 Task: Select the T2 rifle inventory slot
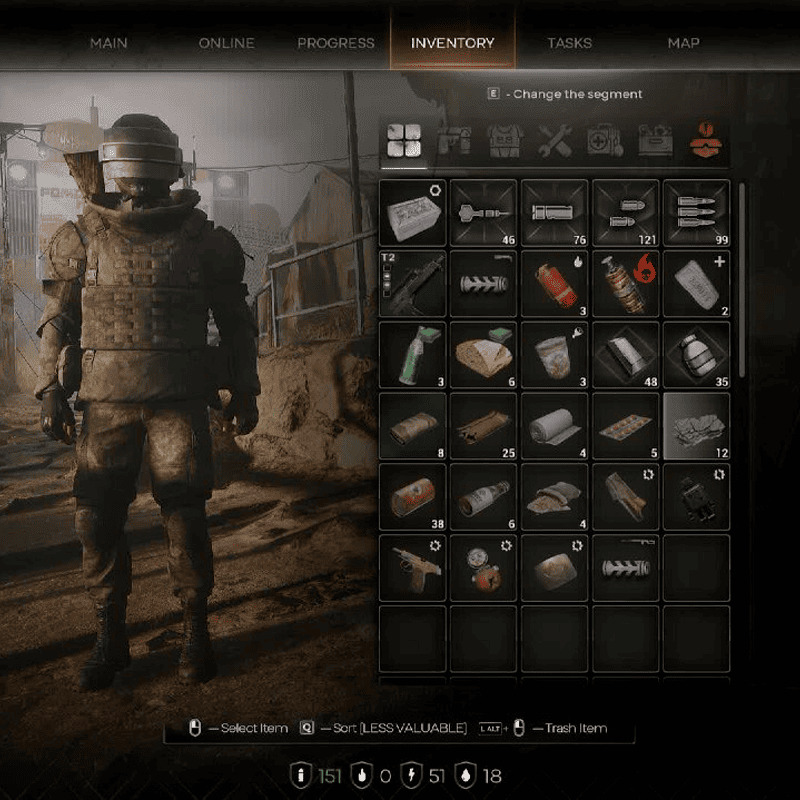[413, 283]
